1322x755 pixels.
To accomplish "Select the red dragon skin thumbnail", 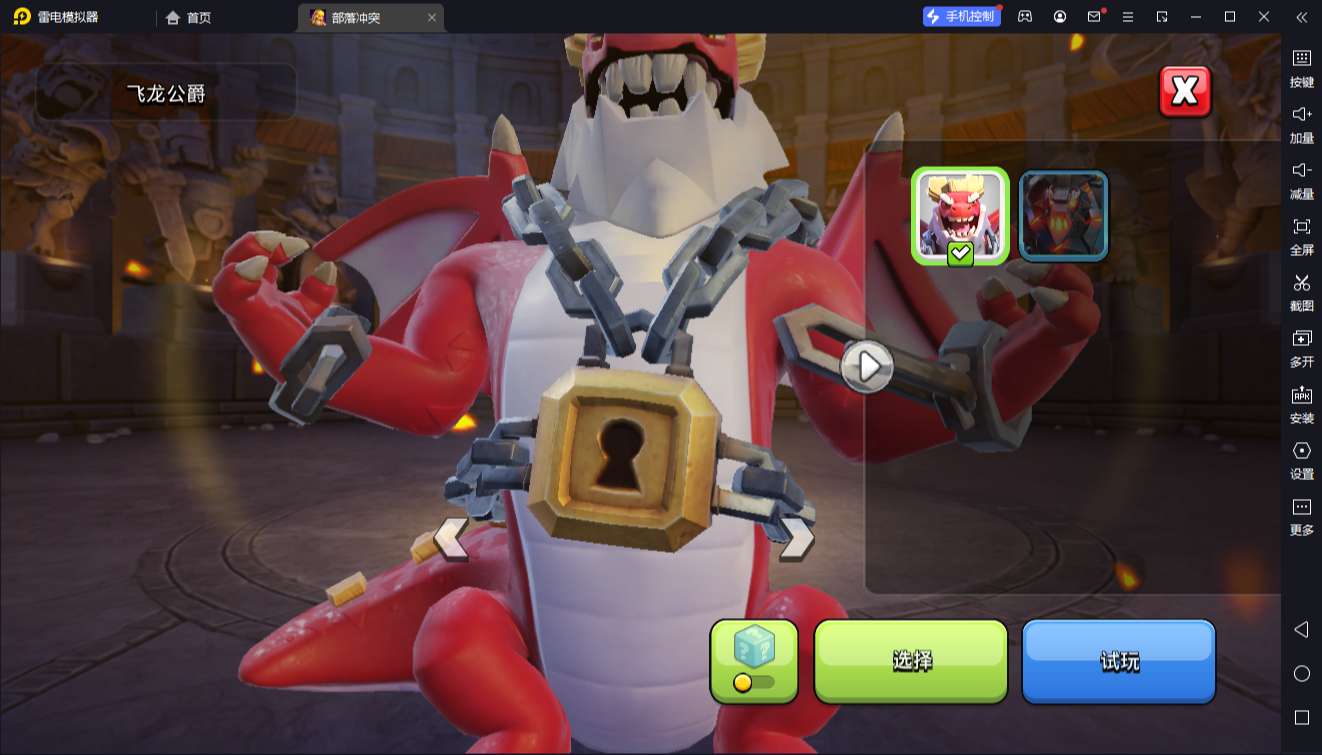I will coord(960,215).
